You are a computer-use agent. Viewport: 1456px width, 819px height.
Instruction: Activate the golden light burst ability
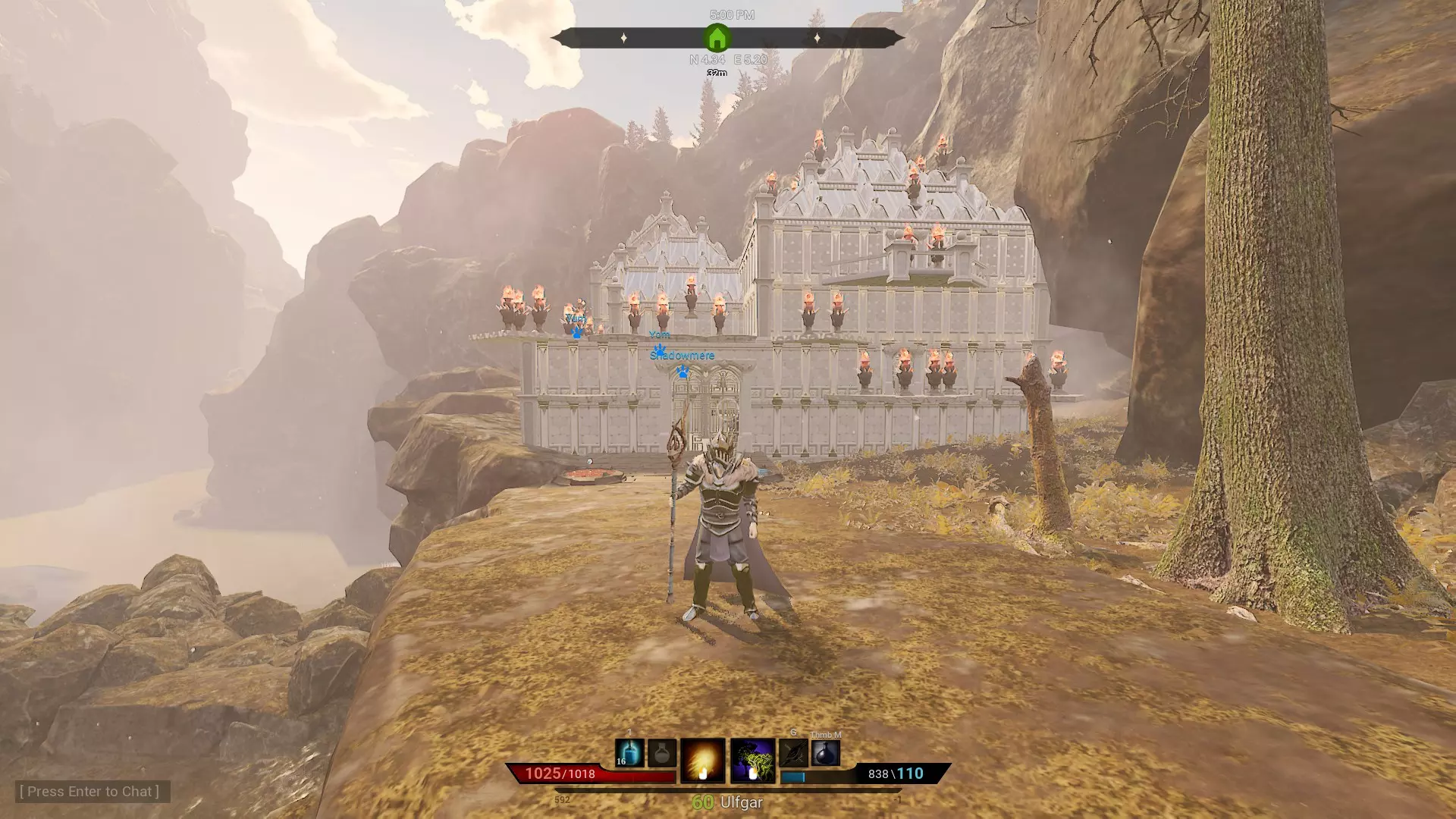click(703, 761)
